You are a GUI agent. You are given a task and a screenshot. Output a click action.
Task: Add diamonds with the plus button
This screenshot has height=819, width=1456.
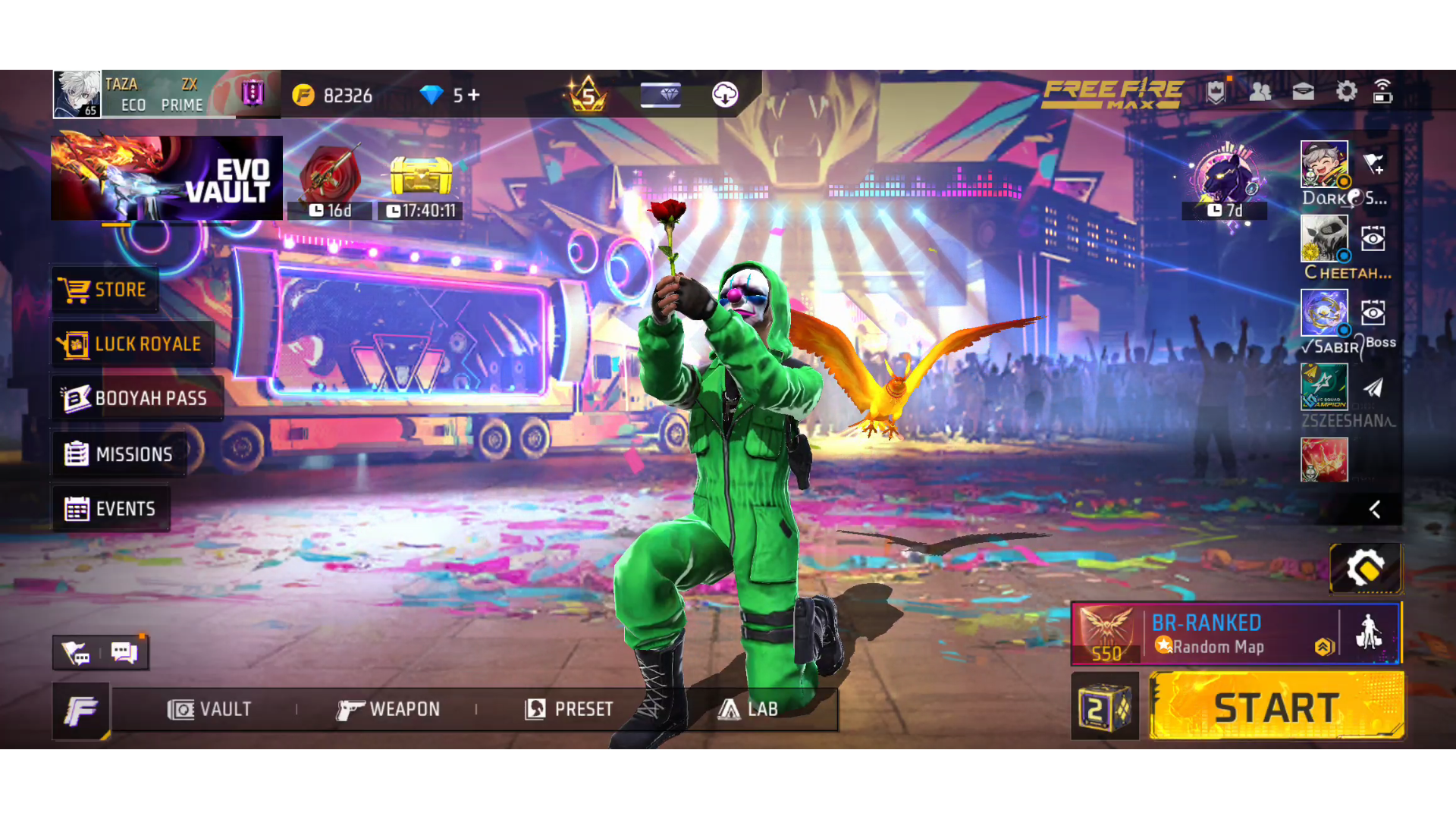click(x=474, y=95)
